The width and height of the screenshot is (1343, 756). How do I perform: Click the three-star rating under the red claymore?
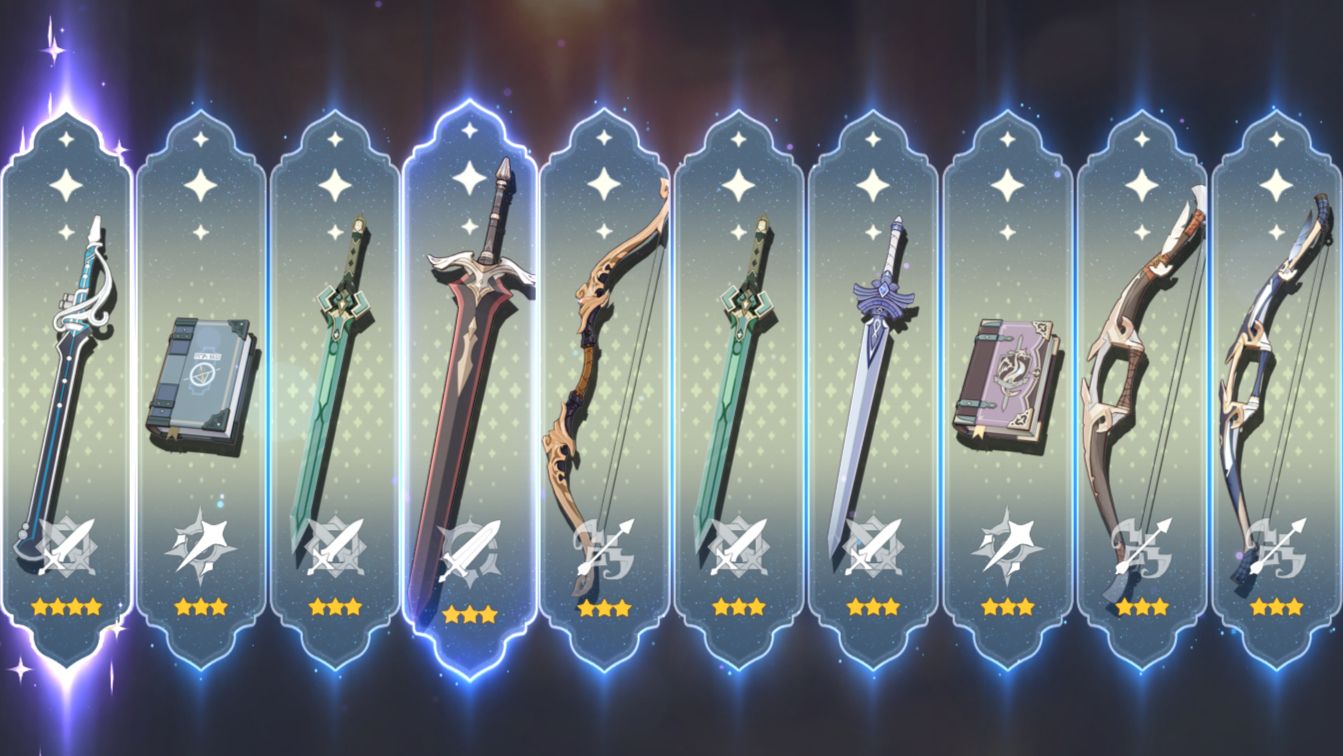(x=470, y=615)
